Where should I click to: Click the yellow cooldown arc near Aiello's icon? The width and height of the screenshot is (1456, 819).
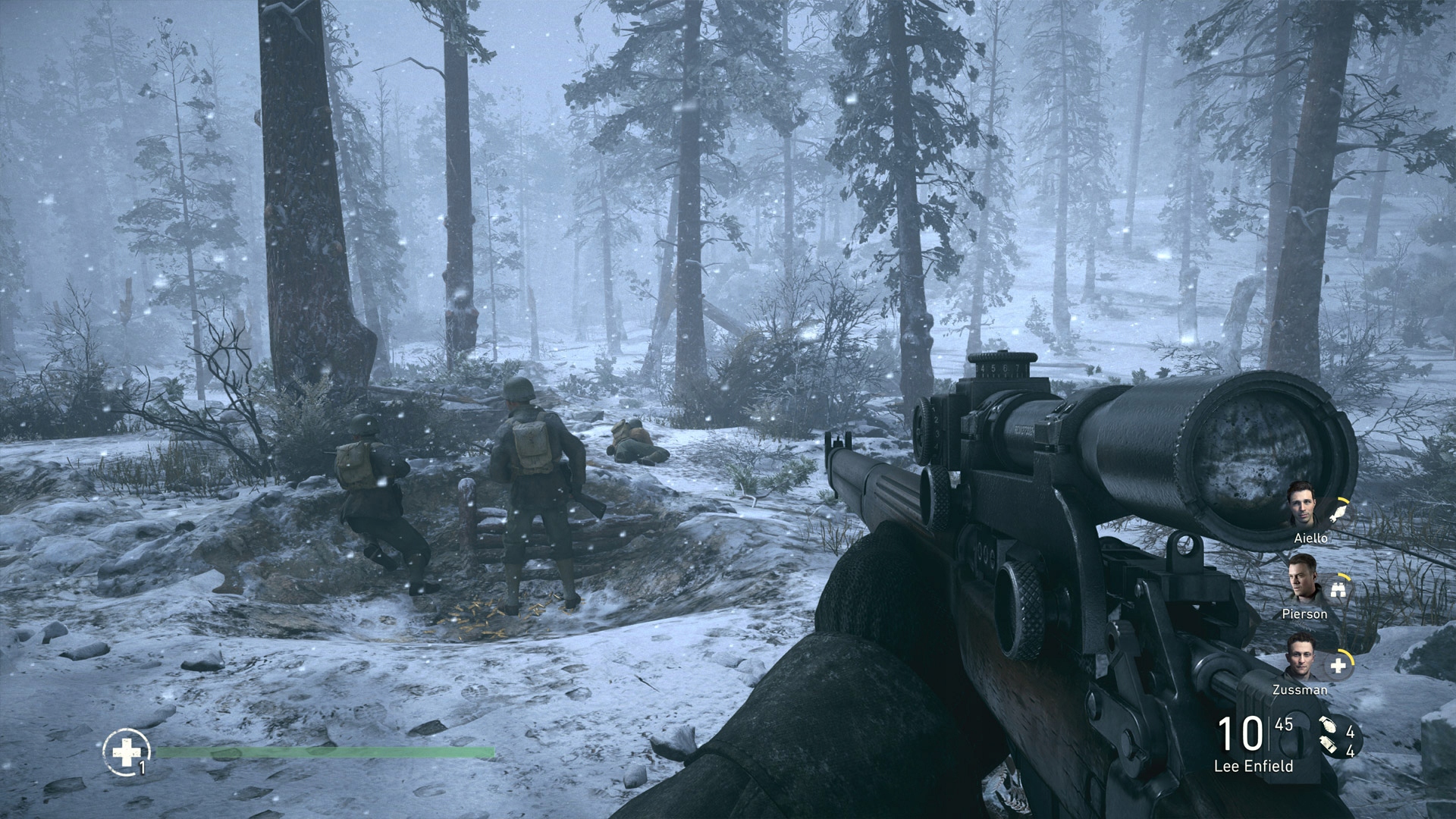tap(1342, 500)
